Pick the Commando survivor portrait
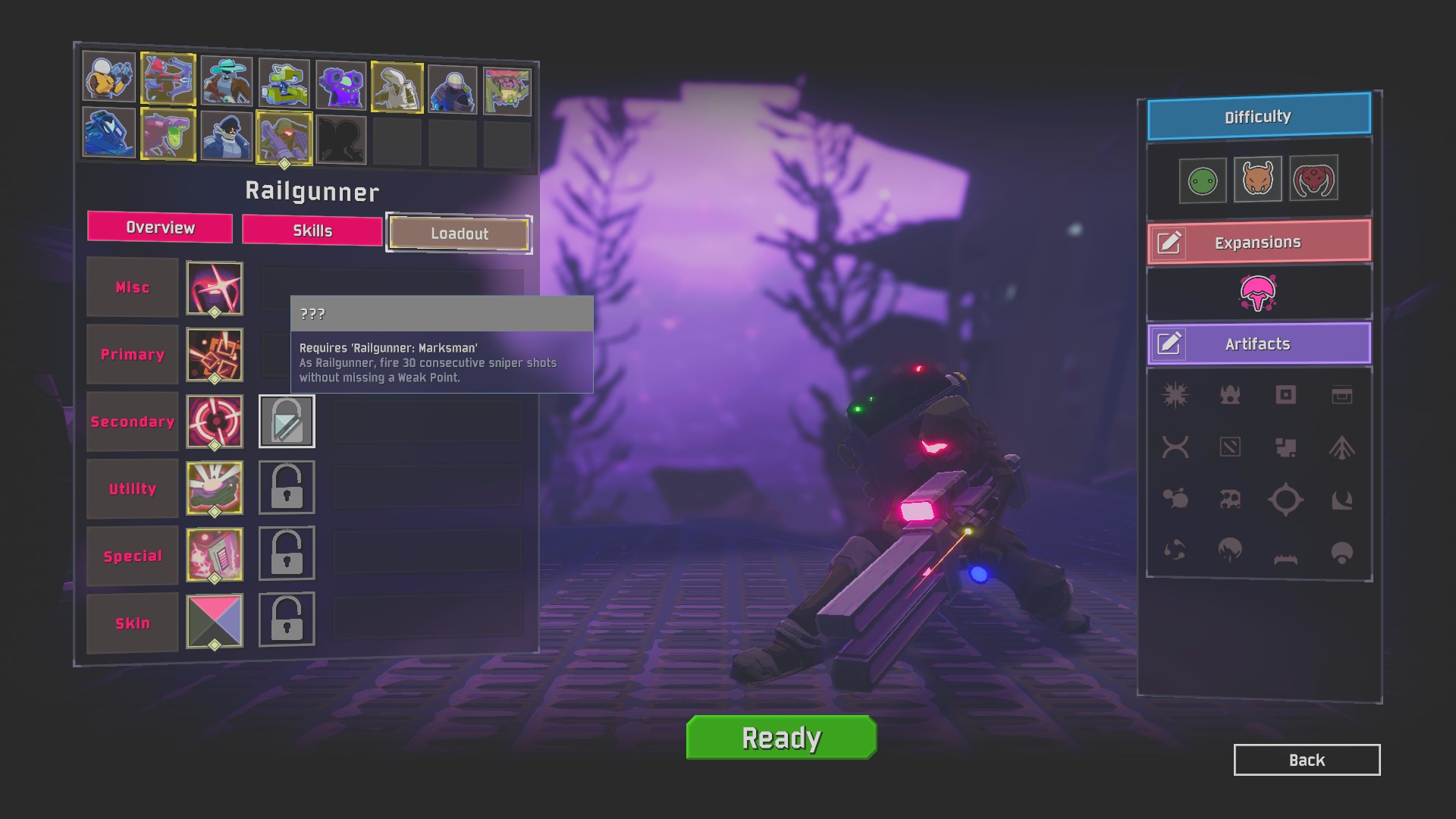The image size is (1456, 819). click(109, 77)
